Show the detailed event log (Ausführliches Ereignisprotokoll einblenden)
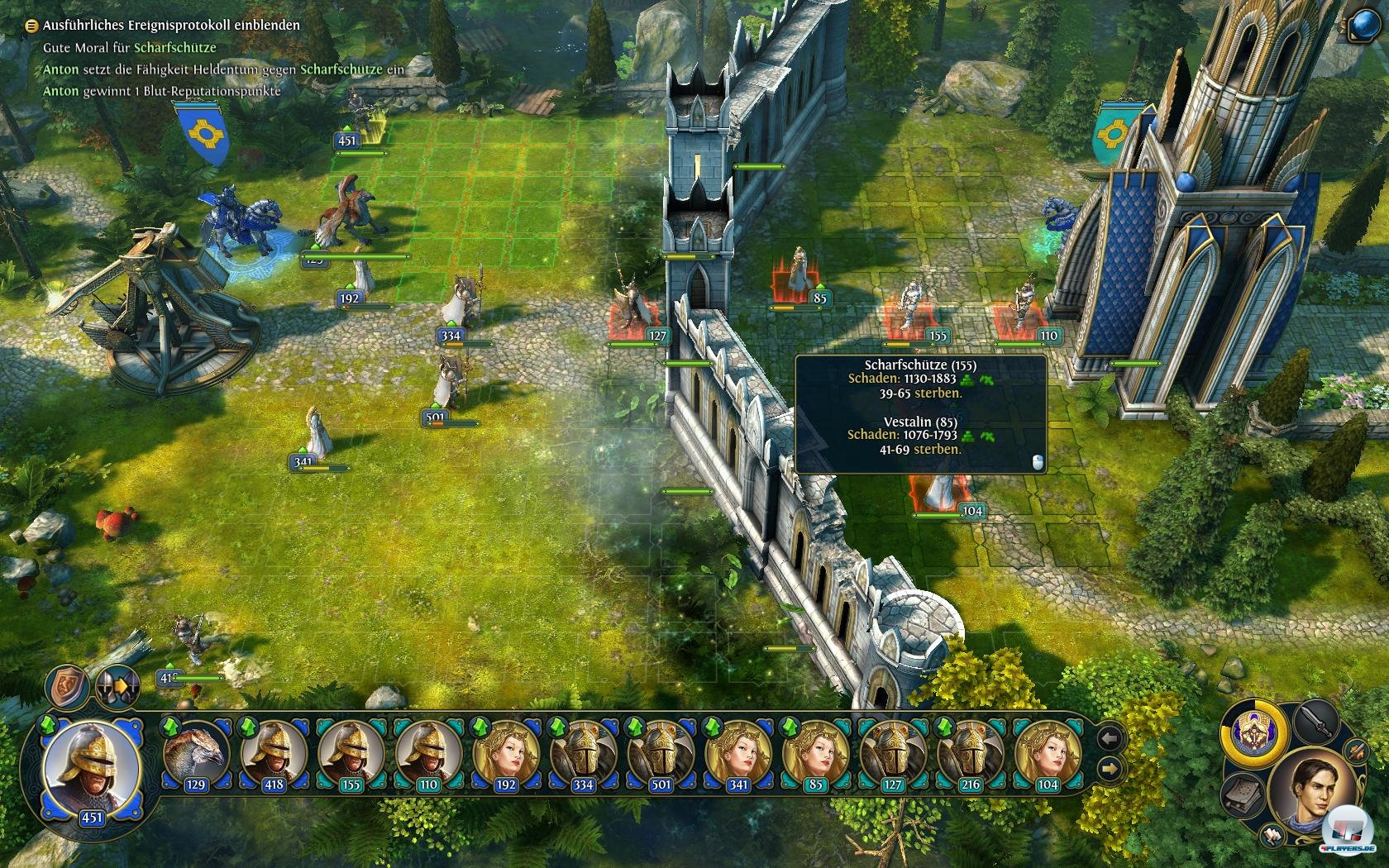The image size is (1389, 868). (171, 26)
